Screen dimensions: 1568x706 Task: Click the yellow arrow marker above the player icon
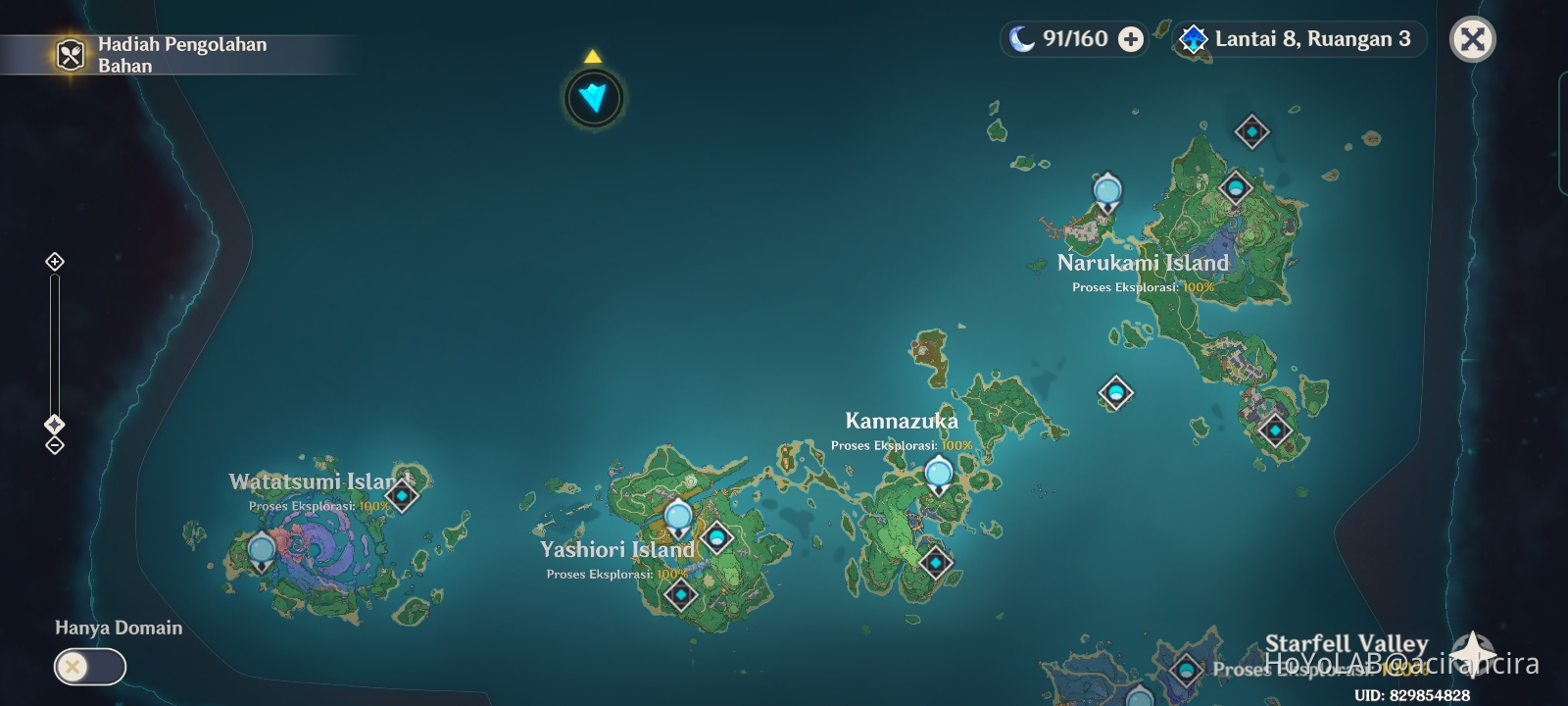point(592,56)
